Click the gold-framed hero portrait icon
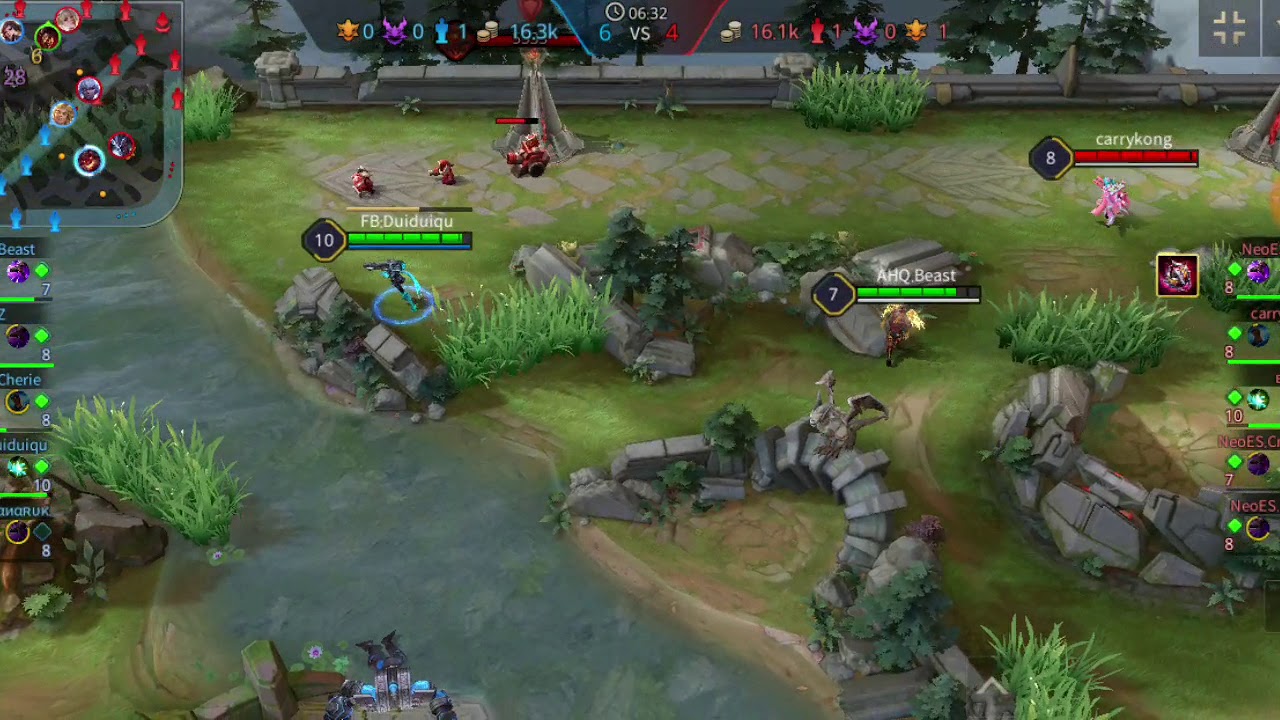This screenshot has width=1280, height=720. pyautogui.click(x=1177, y=275)
